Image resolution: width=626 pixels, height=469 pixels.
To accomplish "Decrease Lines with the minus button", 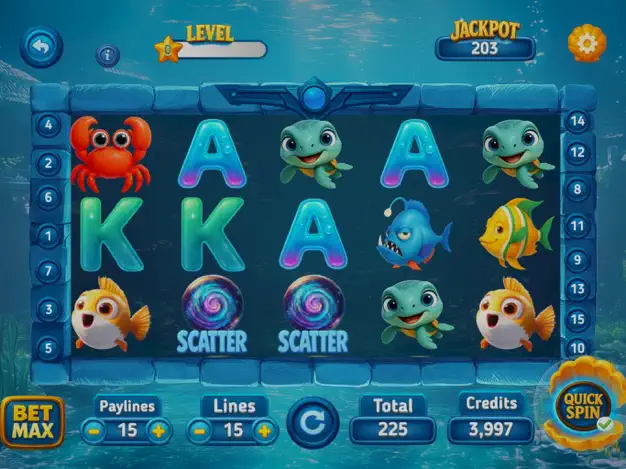I will [x=200, y=432].
